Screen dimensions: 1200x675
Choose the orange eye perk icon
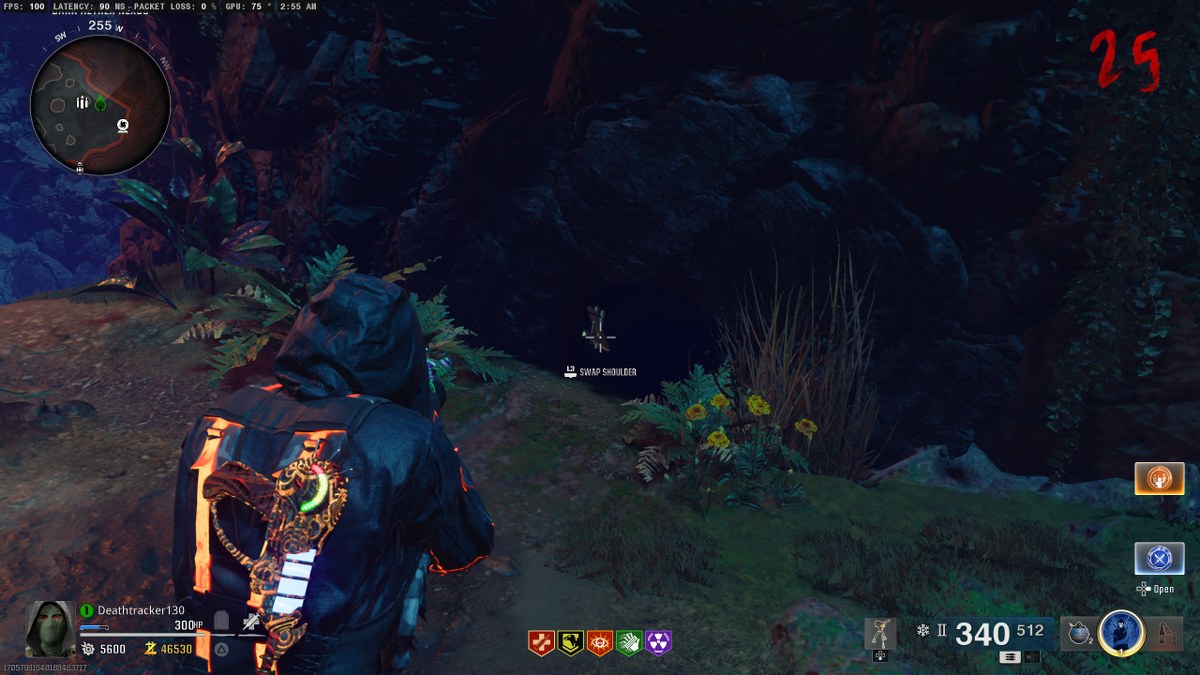point(600,642)
